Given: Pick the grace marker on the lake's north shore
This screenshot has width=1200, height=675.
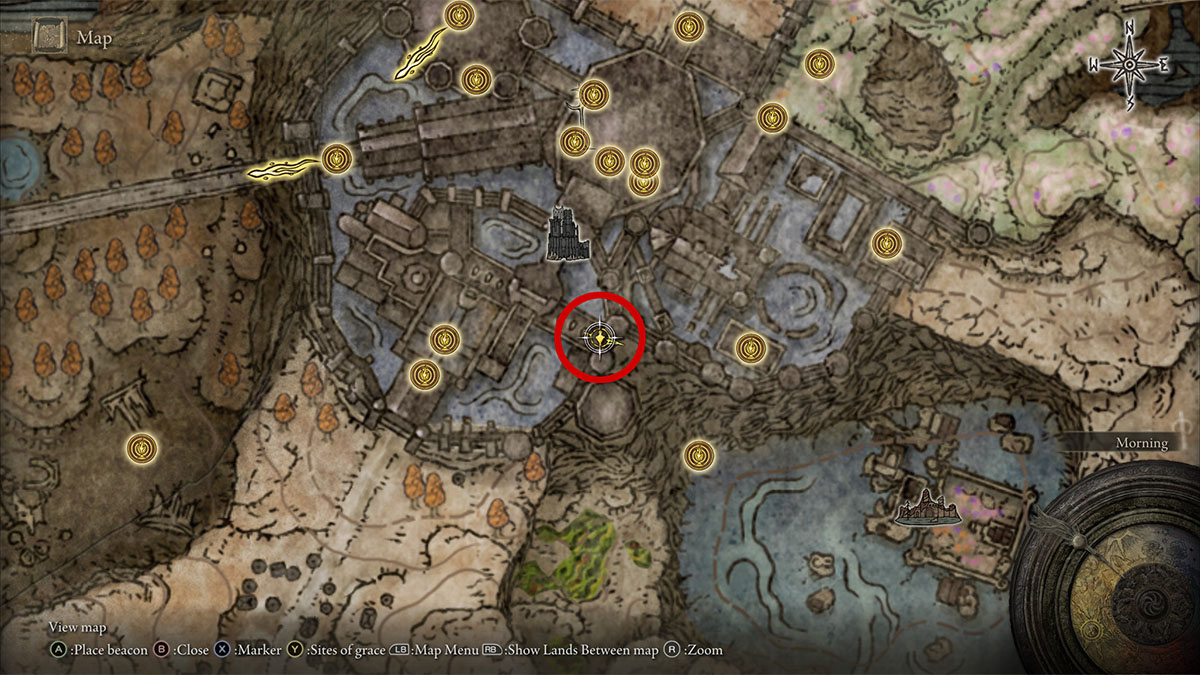Looking at the screenshot, I should [x=698, y=455].
